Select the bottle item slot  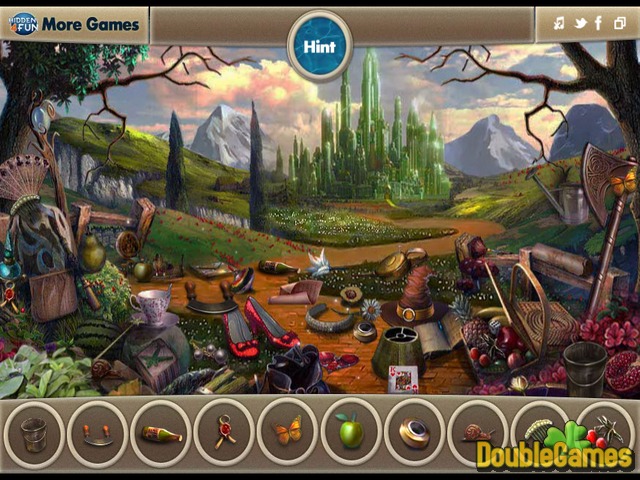click(x=160, y=433)
